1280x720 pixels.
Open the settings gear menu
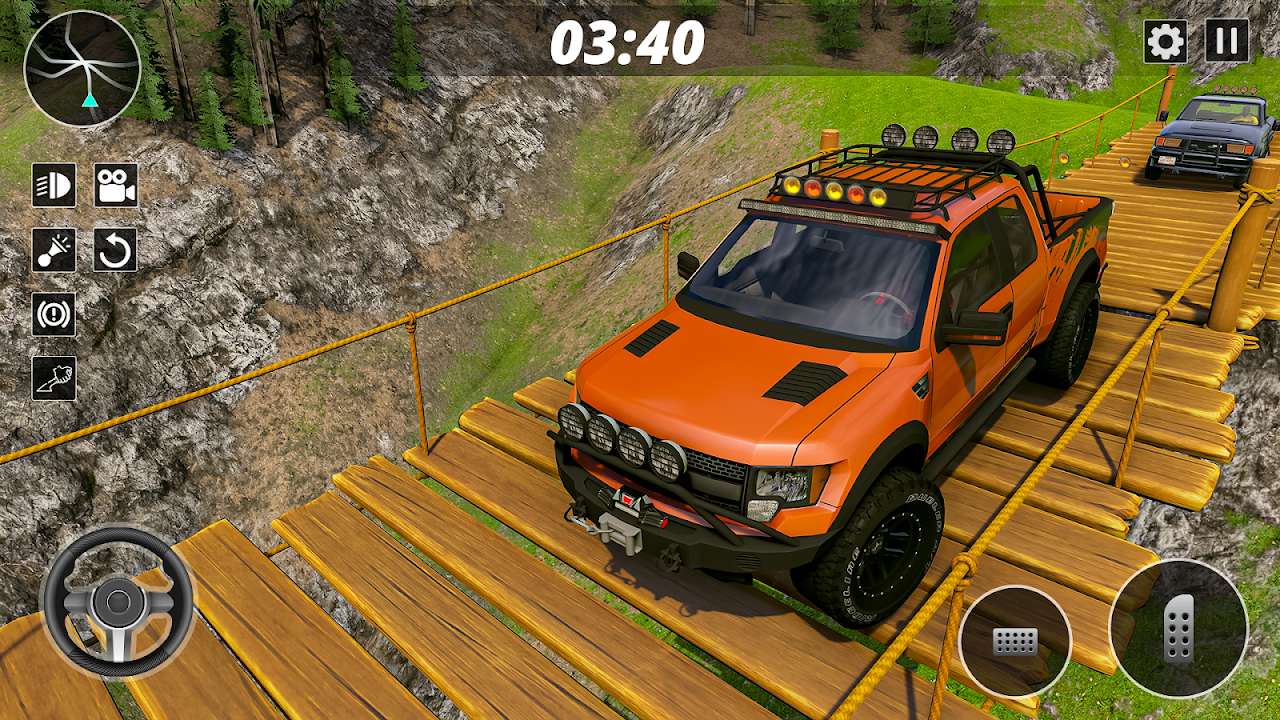coord(1165,42)
